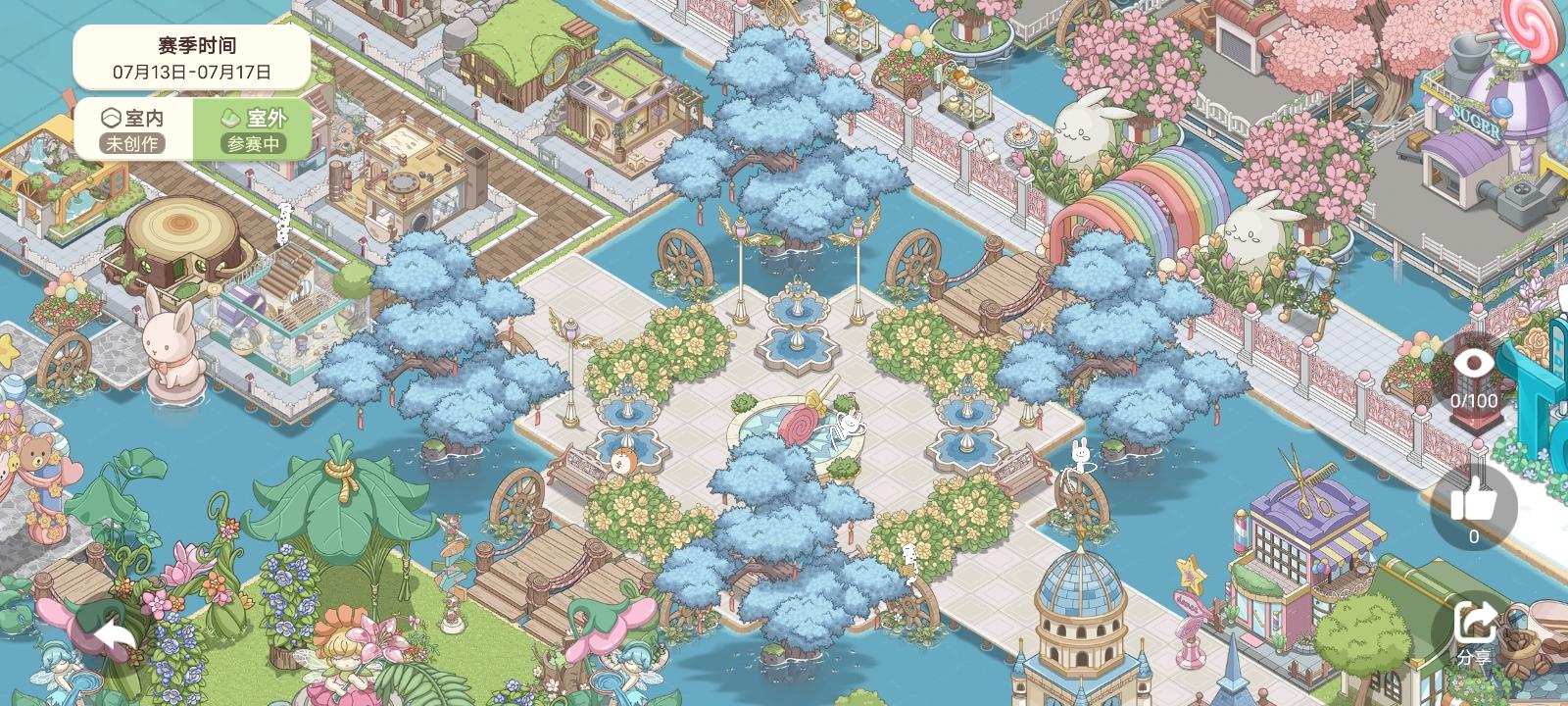The width and height of the screenshot is (1568, 706).
Task: Click the 参赛中 status badge
Action: tap(258, 142)
